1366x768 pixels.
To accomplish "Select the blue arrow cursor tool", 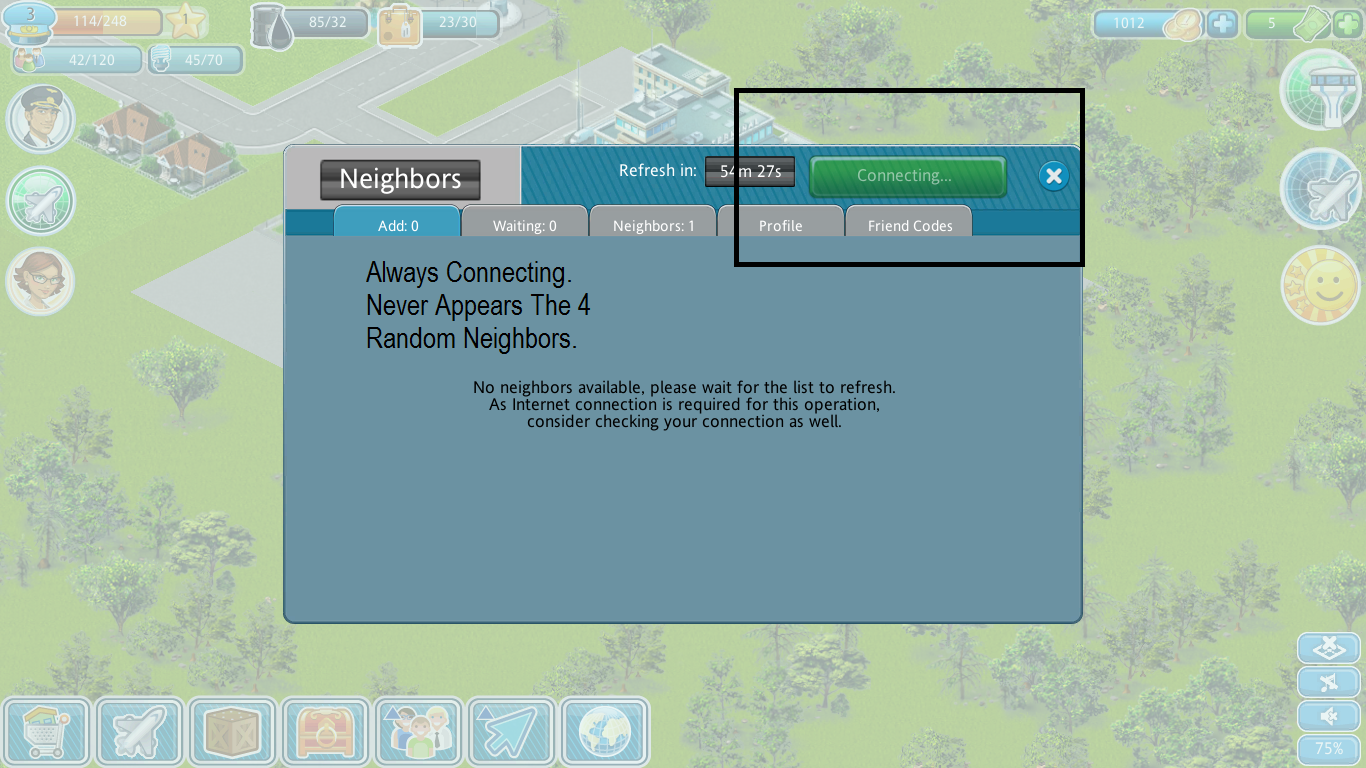I will tap(511, 732).
